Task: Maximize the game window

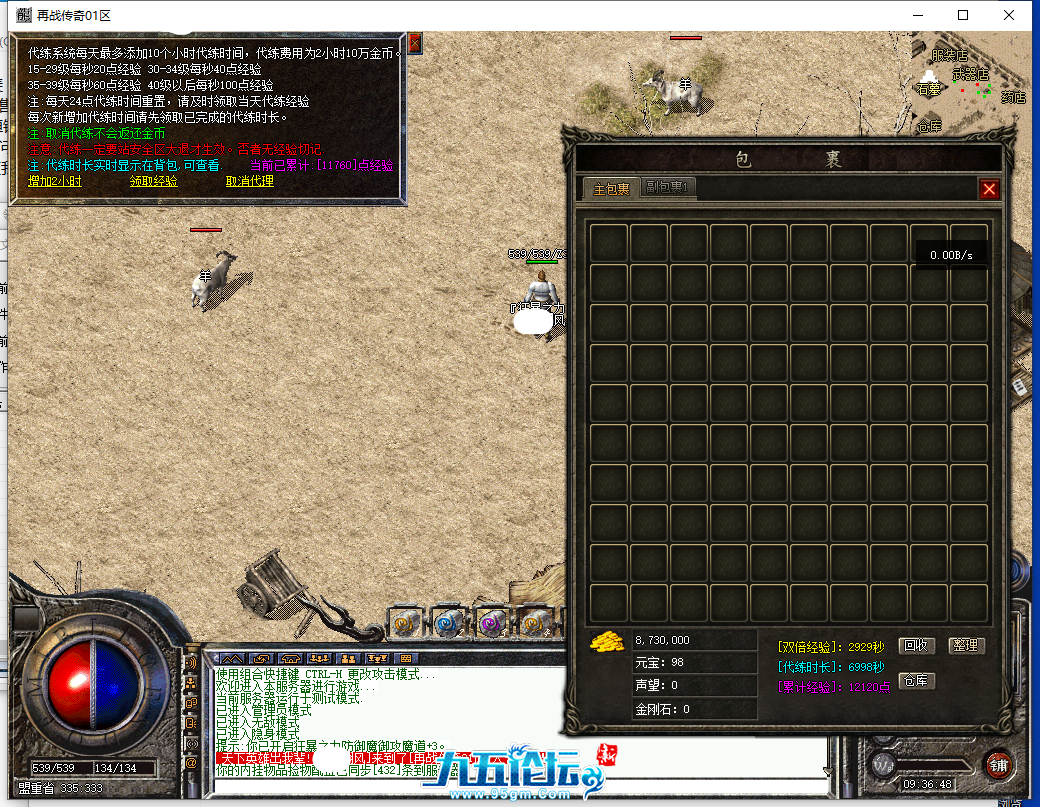Action: 963,15
